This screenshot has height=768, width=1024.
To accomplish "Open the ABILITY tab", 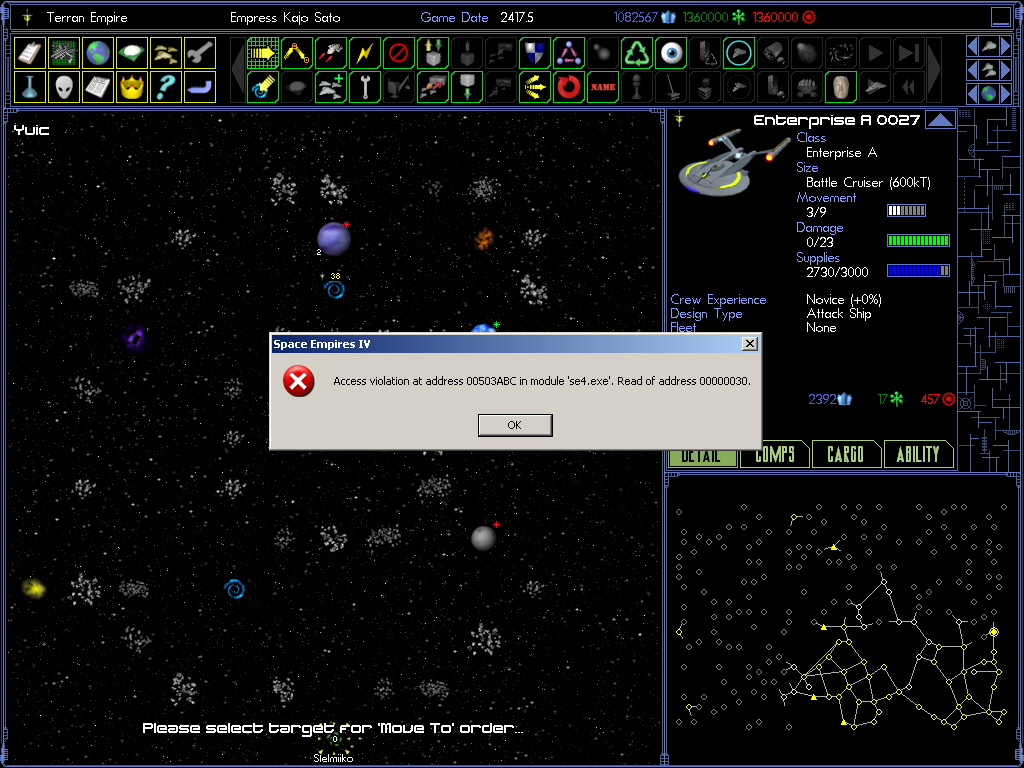I will (x=918, y=455).
